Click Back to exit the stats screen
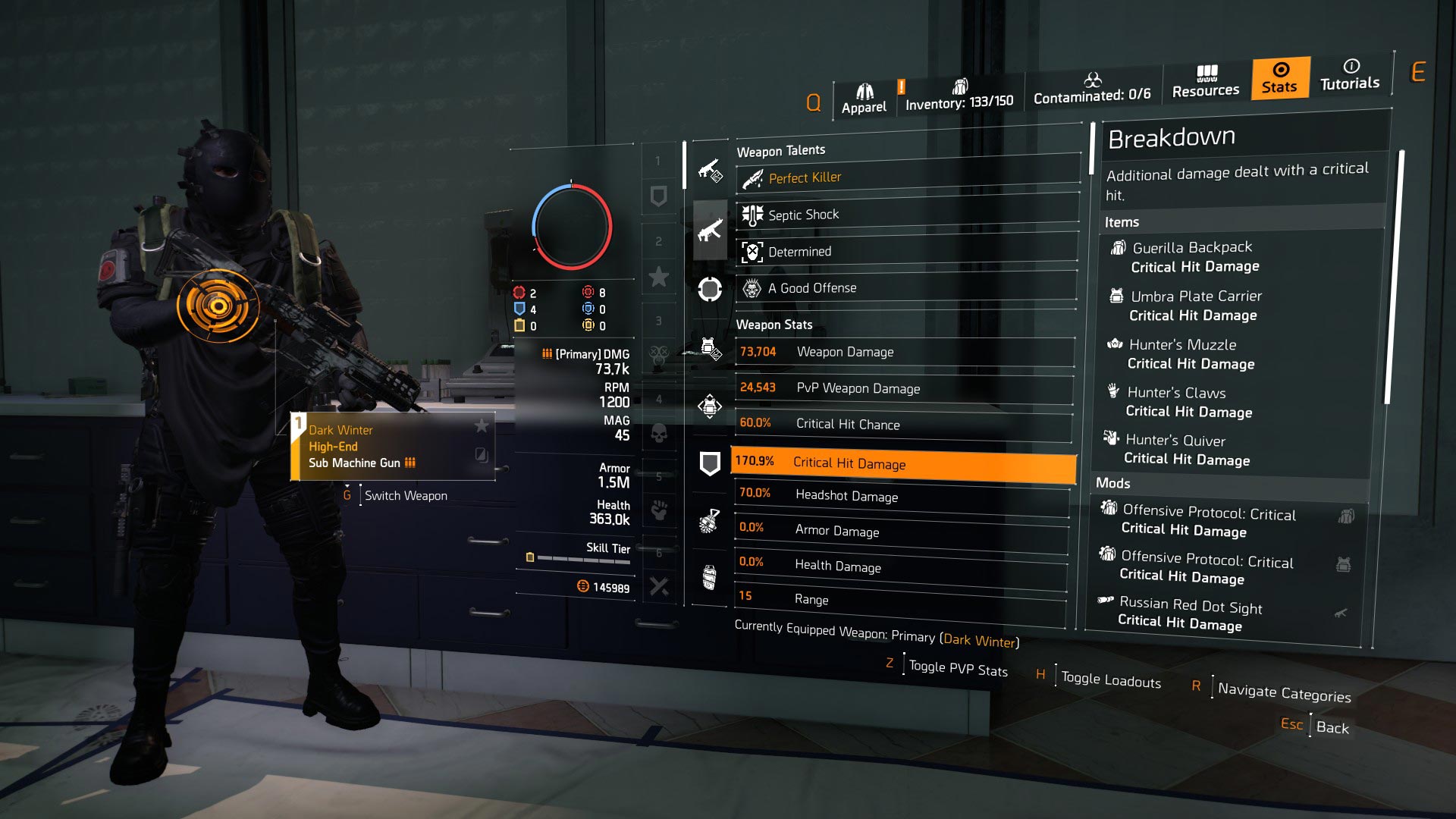This screenshot has height=819, width=1456. click(x=1332, y=729)
